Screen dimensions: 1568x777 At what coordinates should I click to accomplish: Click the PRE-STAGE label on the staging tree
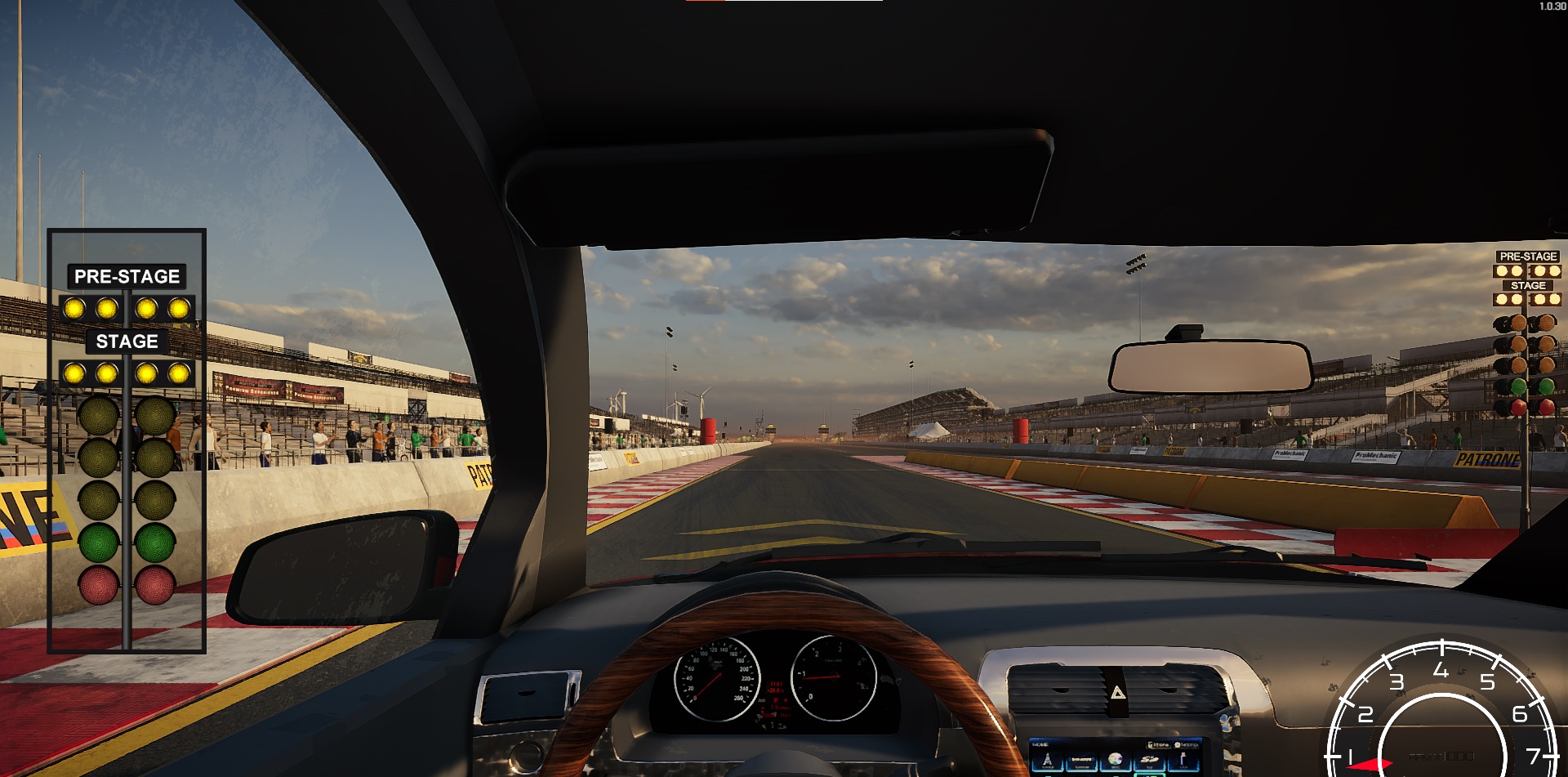click(127, 276)
